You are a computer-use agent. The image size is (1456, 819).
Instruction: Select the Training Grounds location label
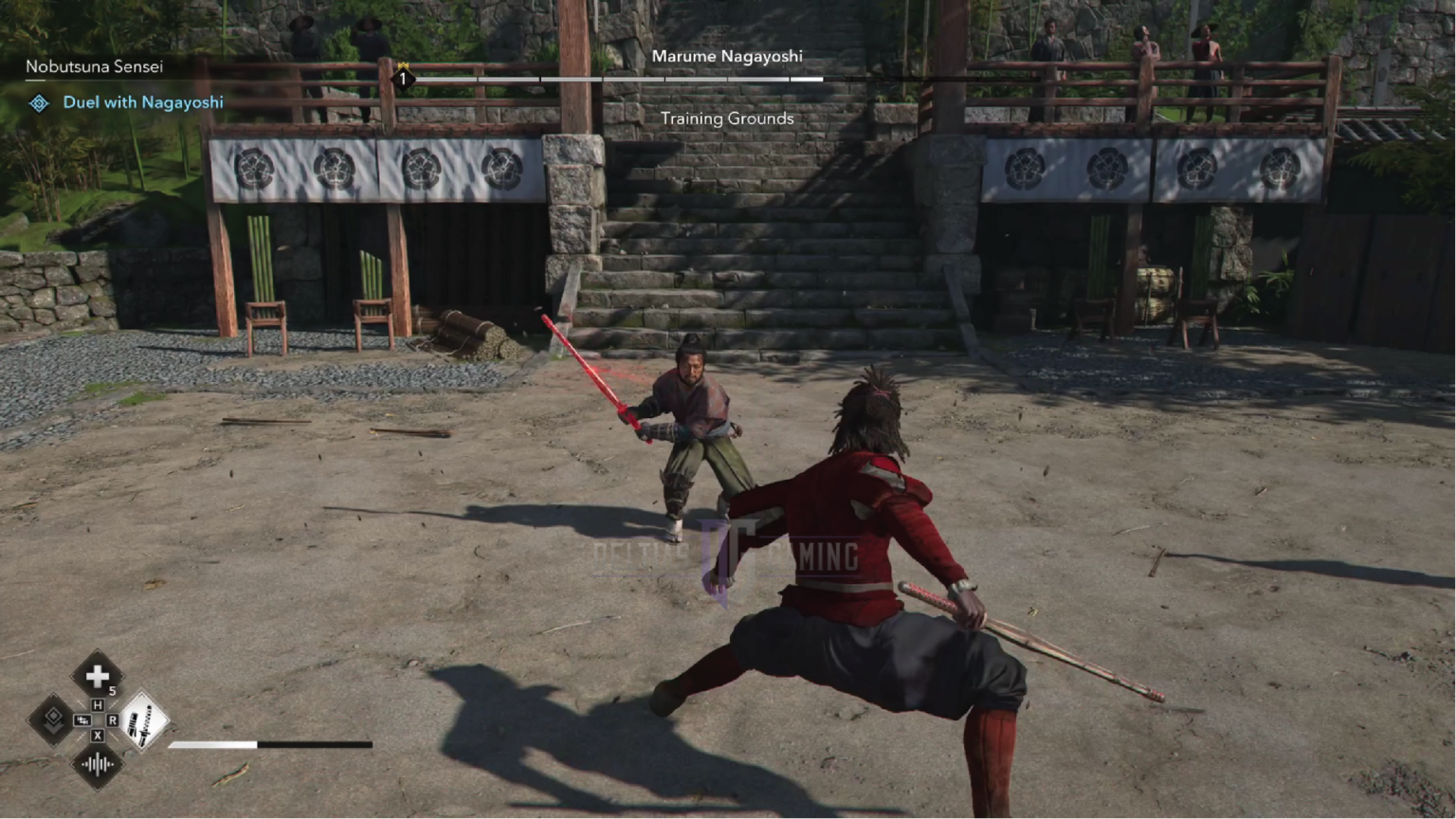727,118
